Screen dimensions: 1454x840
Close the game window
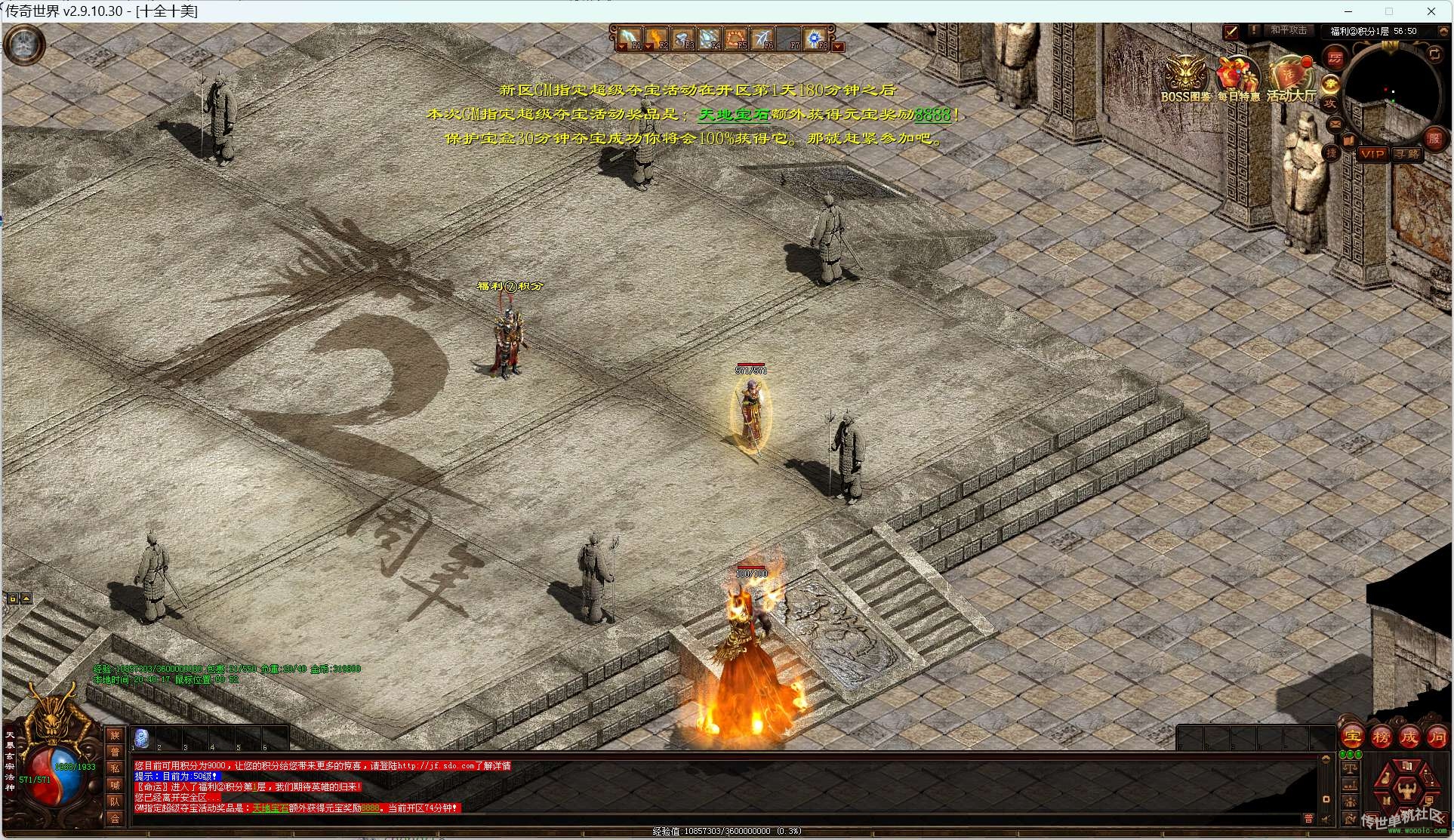click(1431, 11)
